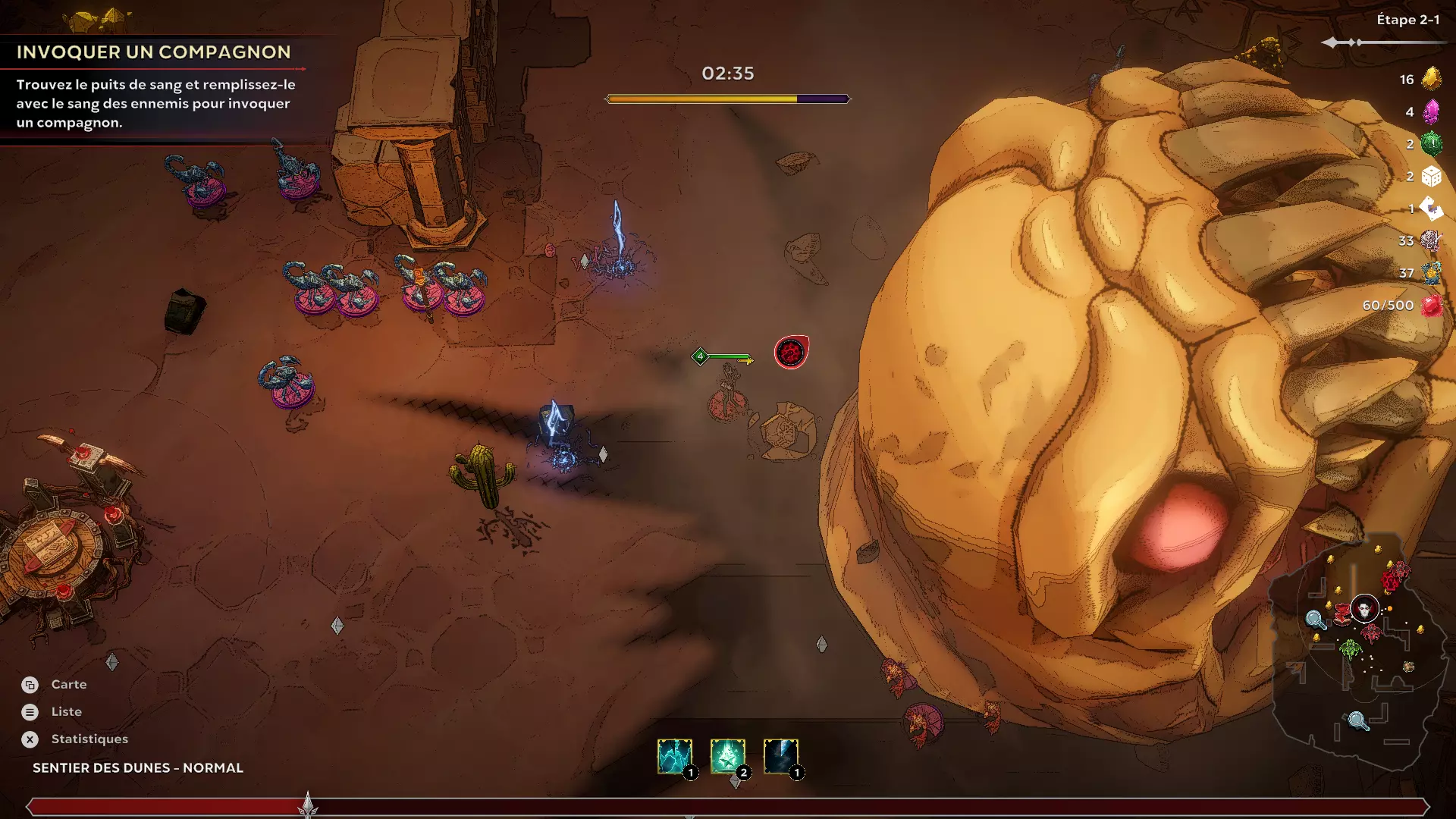Show the Statistiques panel

(89, 739)
